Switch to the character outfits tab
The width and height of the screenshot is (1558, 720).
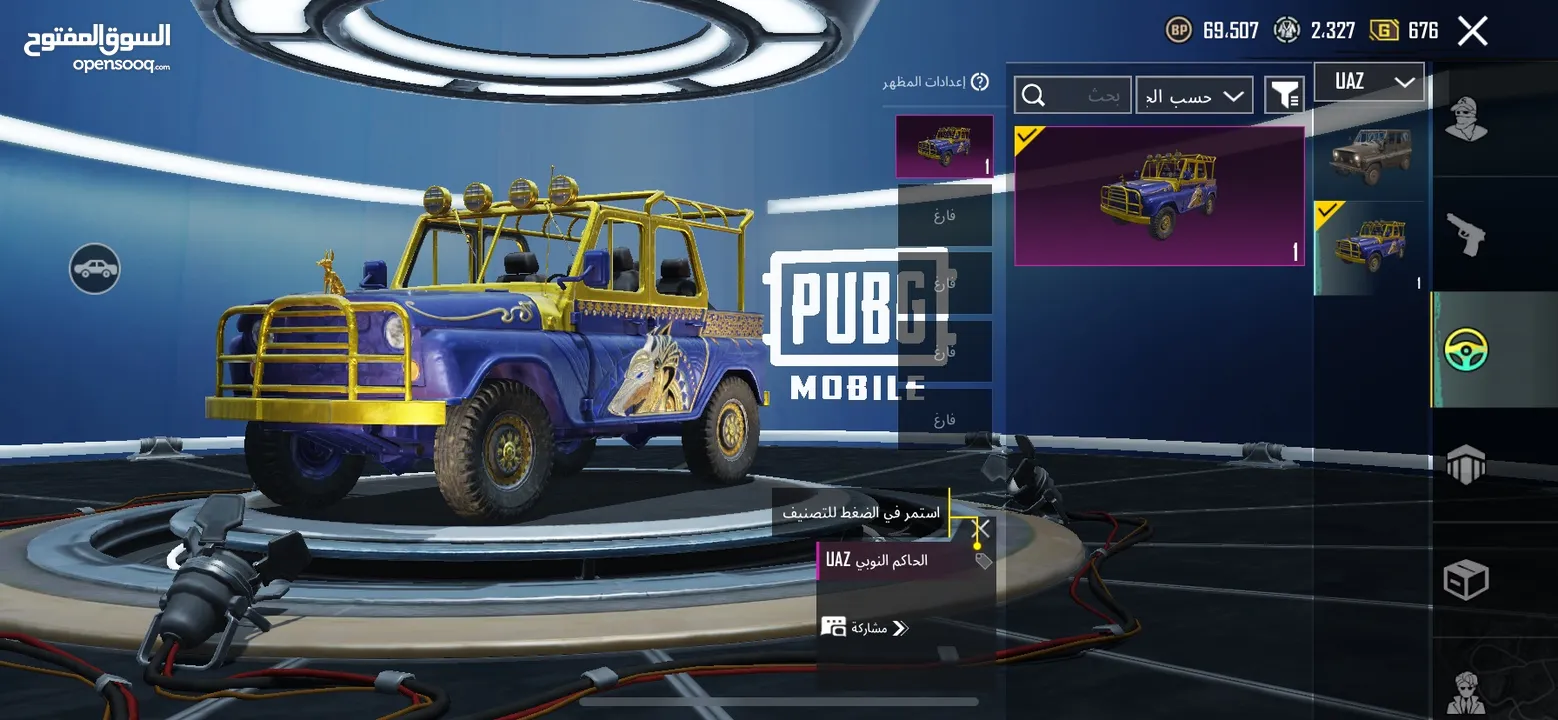coord(1466,120)
